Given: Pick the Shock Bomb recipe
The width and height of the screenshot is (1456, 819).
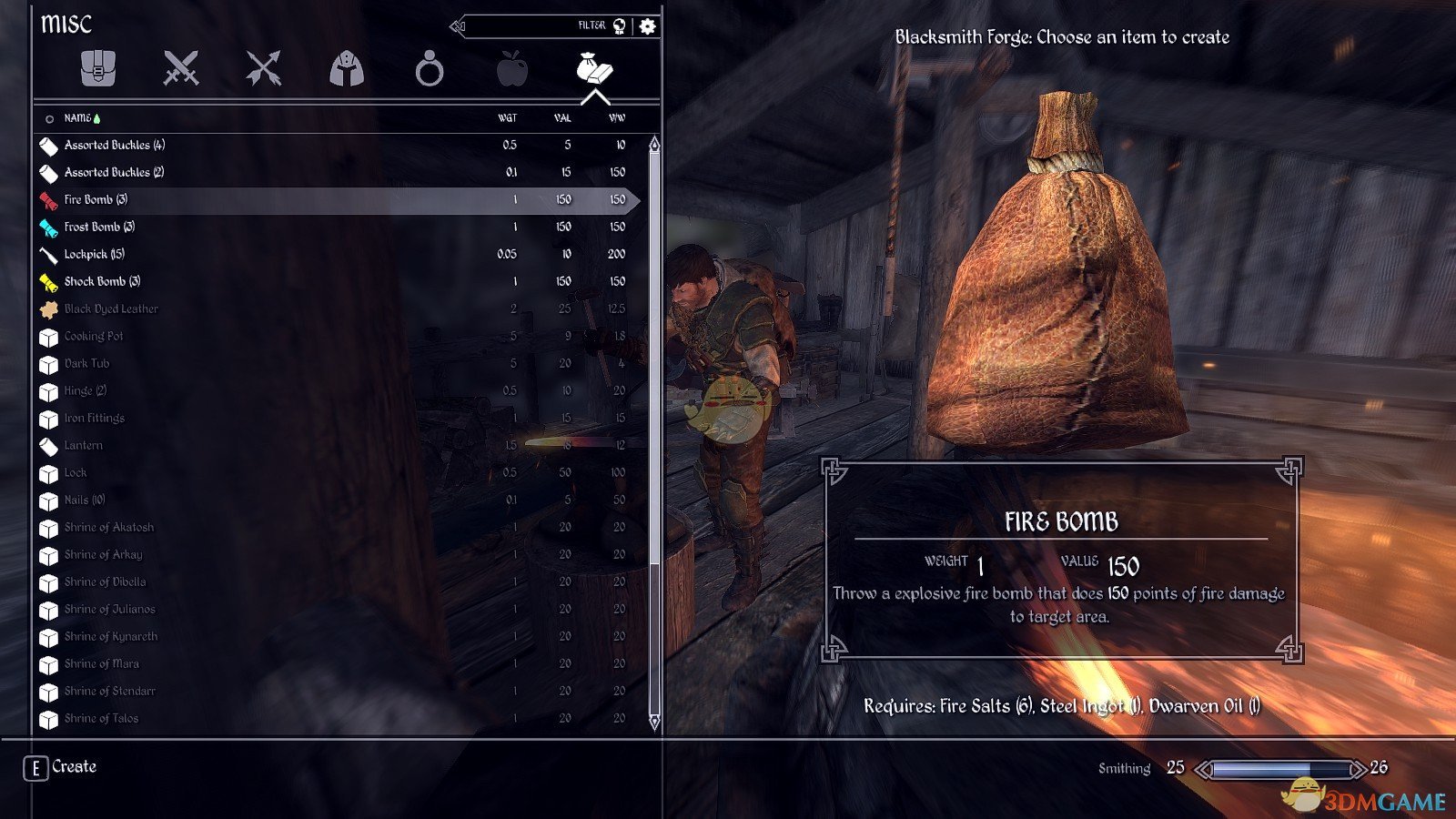Looking at the screenshot, I should point(102,281).
